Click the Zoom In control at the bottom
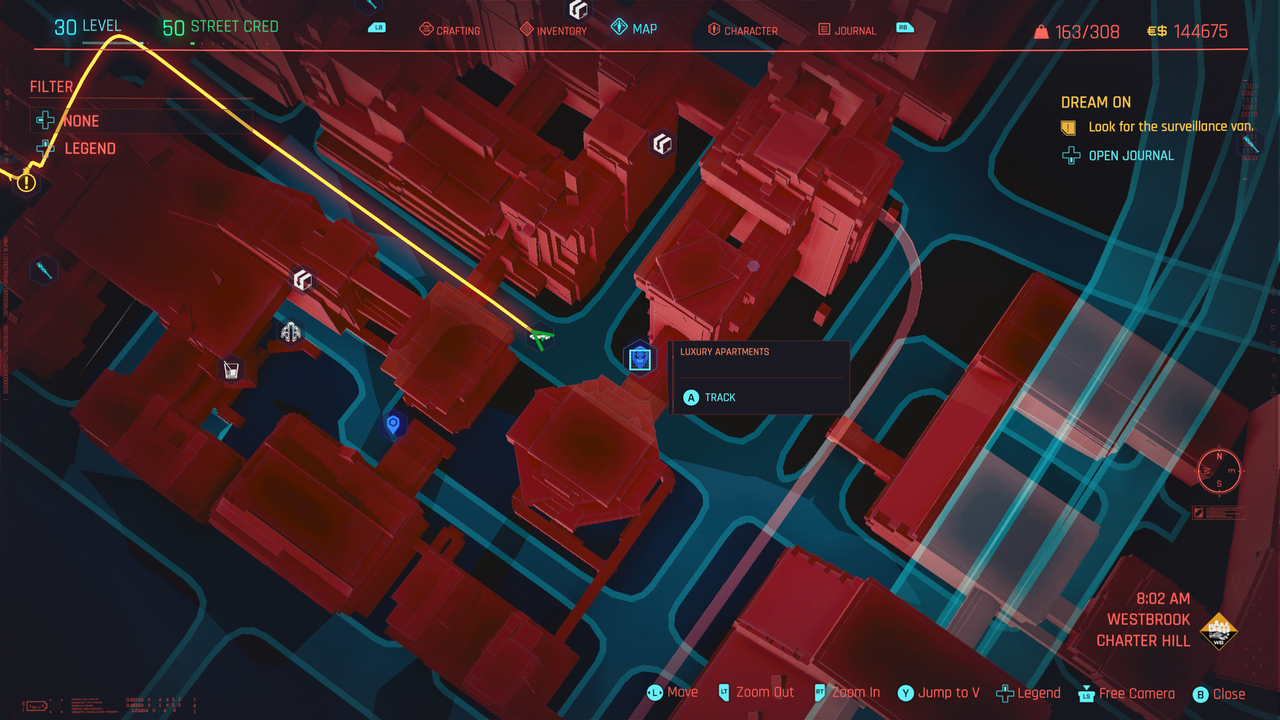 click(856, 692)
